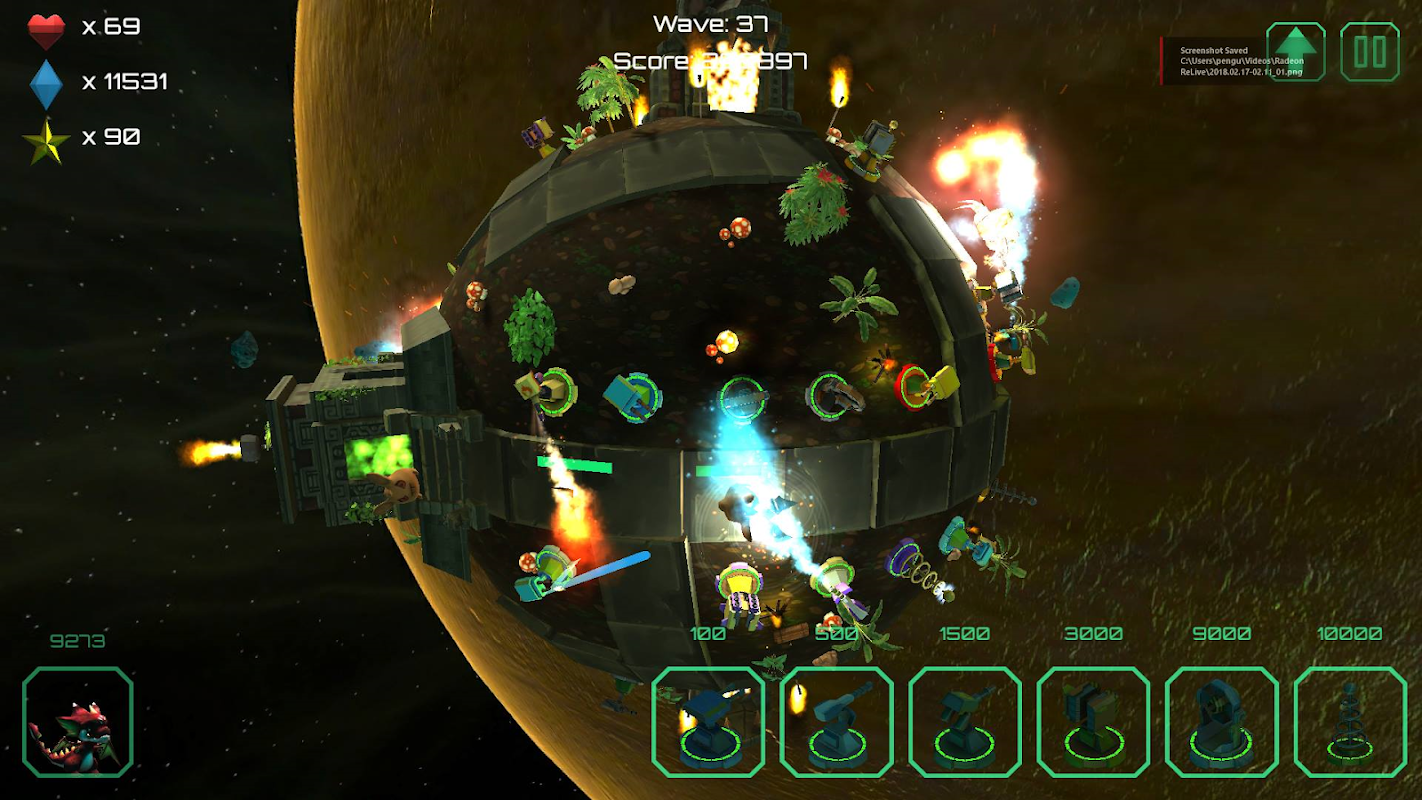The width and height of the screenshot is (1422, 800).
Task: Select the 9000-cost tower
Action: [1221, 722]
